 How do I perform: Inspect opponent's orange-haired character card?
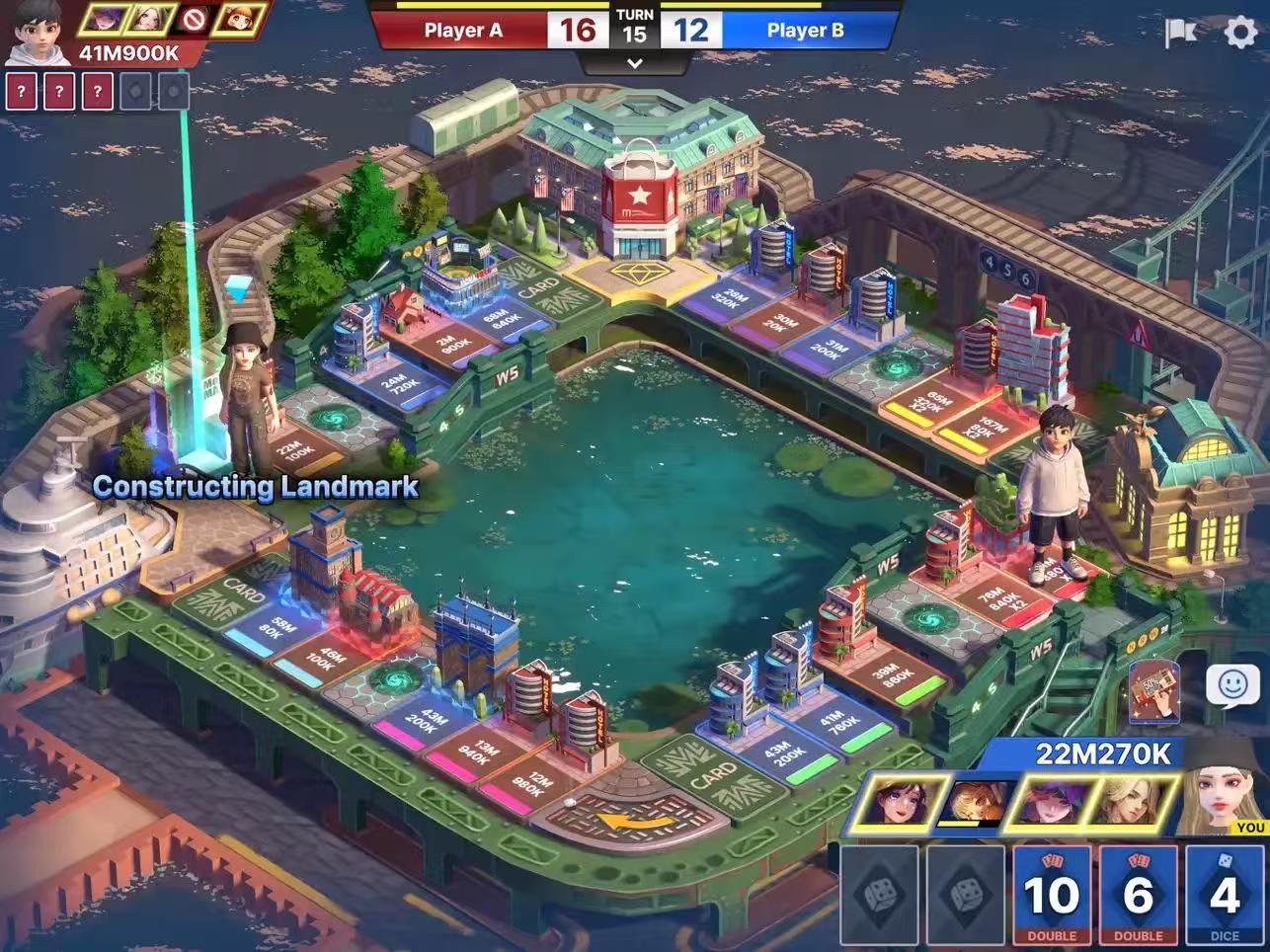239,19
